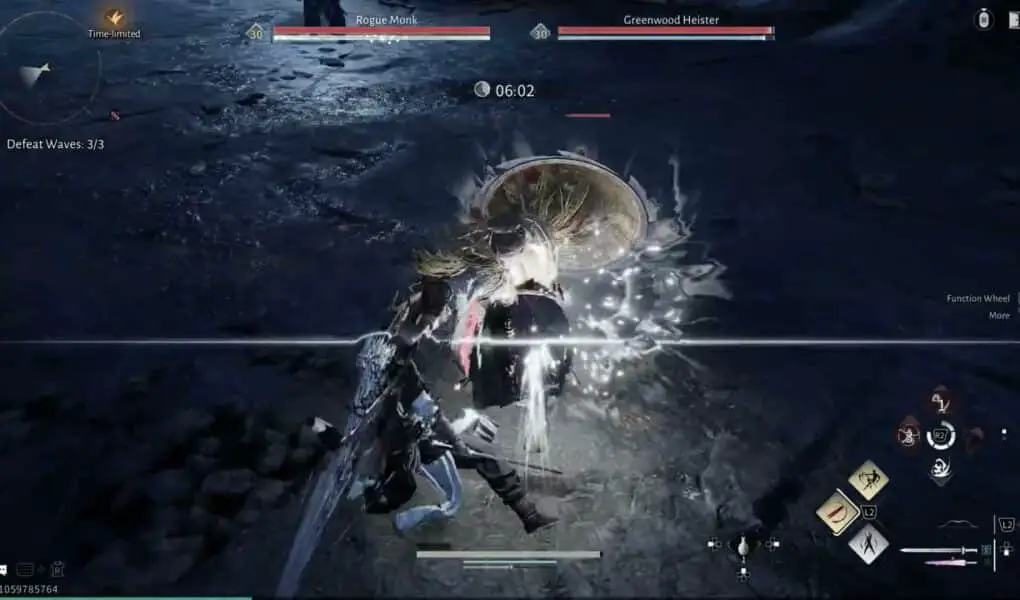
Task: Activate the top red martial skill icon
Action: pyautogui.click(x=940, y=403)
